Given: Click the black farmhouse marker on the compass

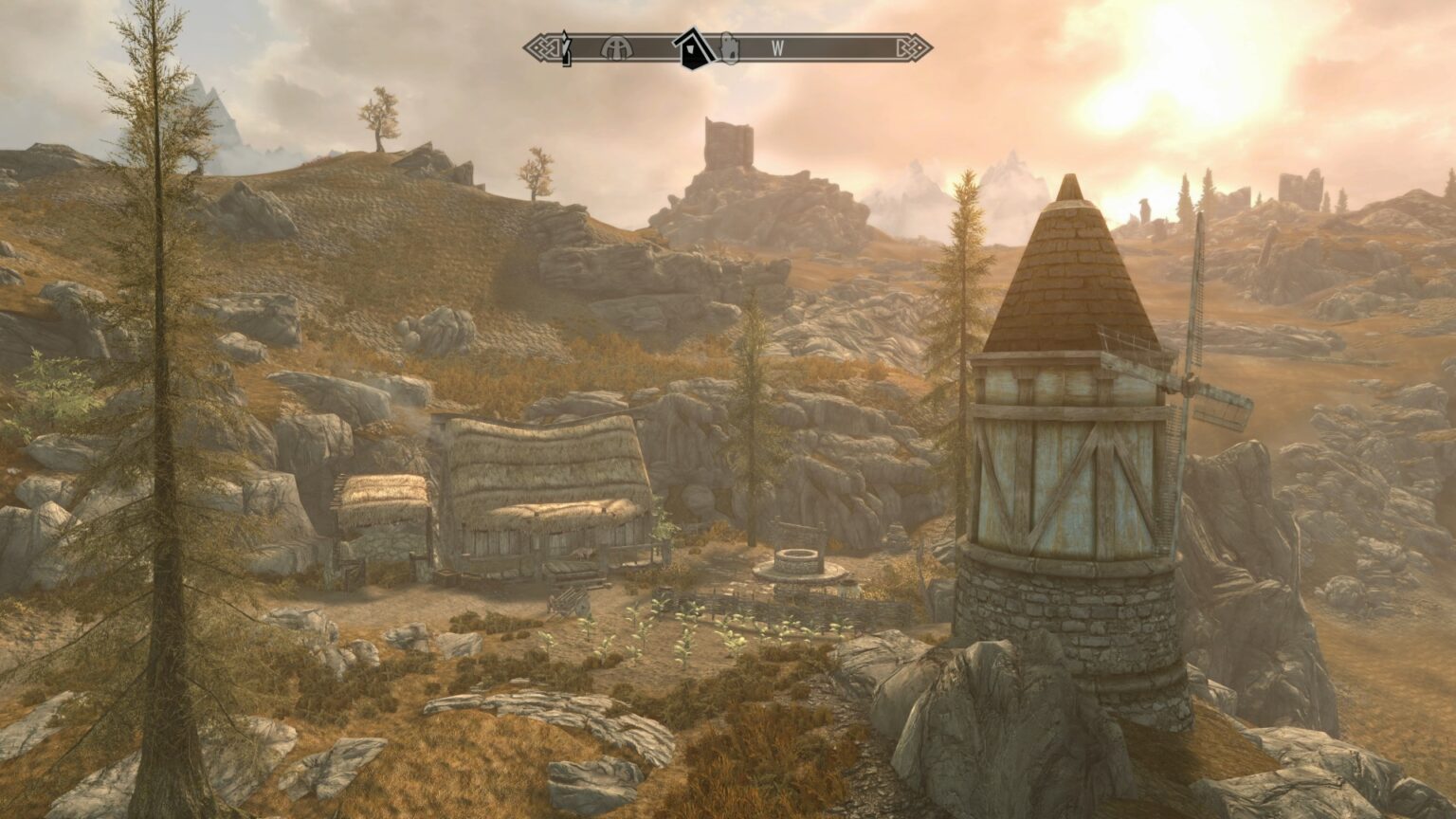Looking at the screenshot, I should pos(695,49).
